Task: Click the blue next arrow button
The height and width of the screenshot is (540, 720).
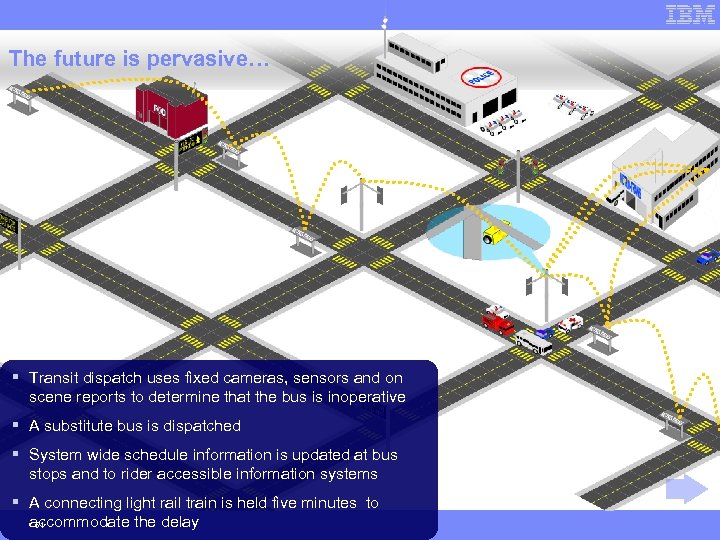Action: [x=687, y=490]
